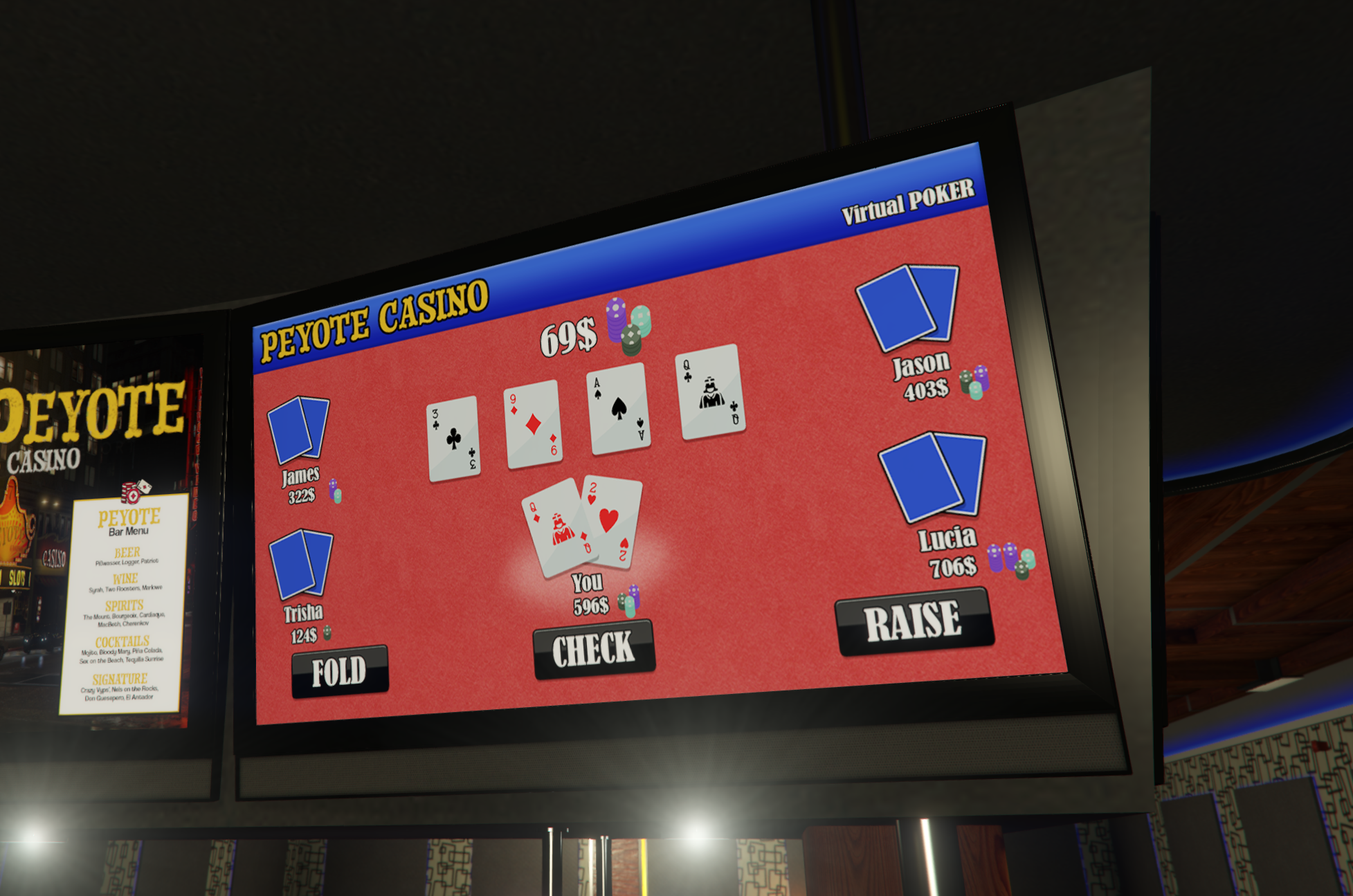Raise the bet with RAISE
Viewport: 1353px width, 896px height.
[x=914, y=621]
